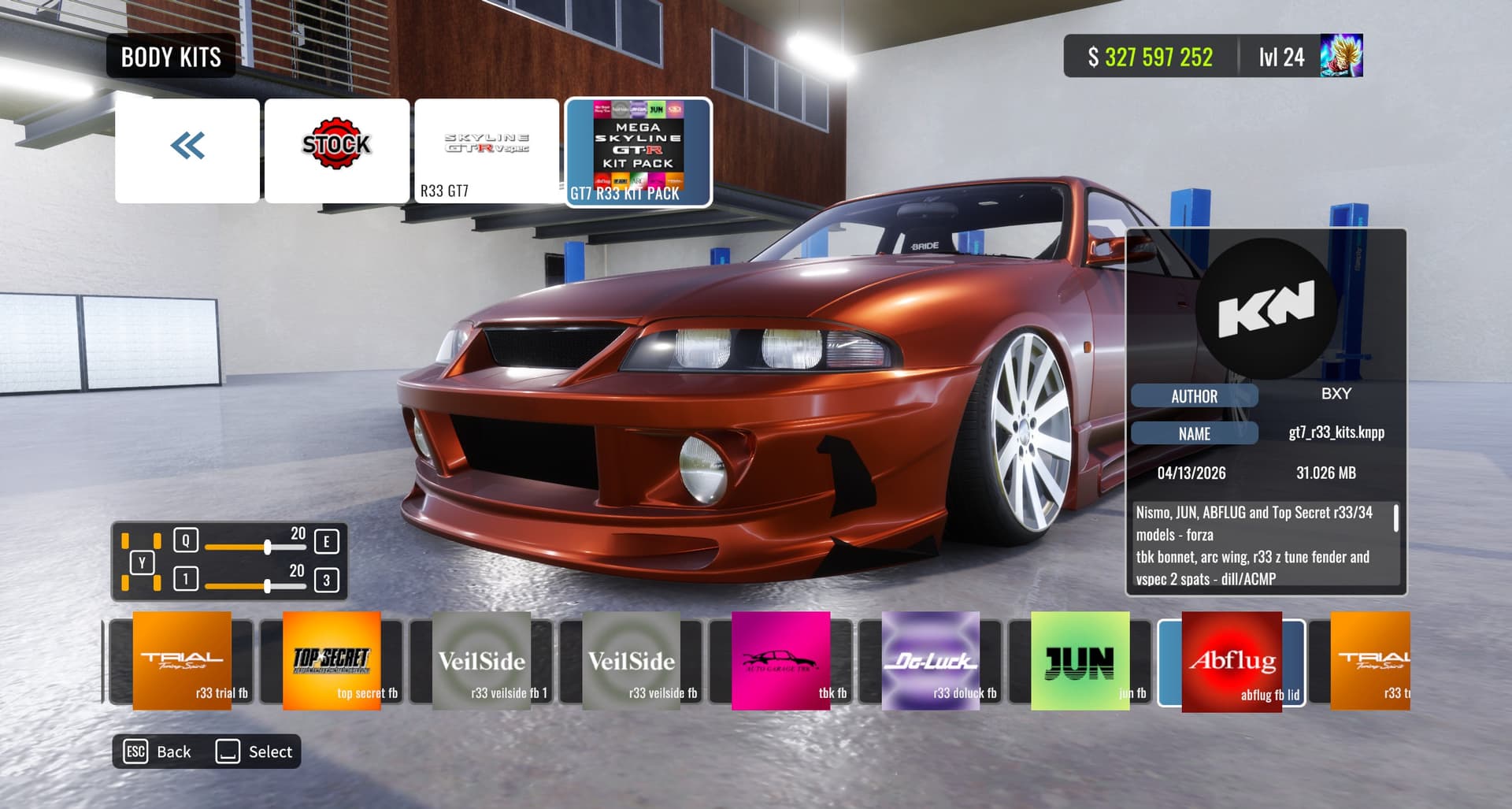Select the JUN fb green tile
The image size is (1512, 809).
(x=1080, y=662)
